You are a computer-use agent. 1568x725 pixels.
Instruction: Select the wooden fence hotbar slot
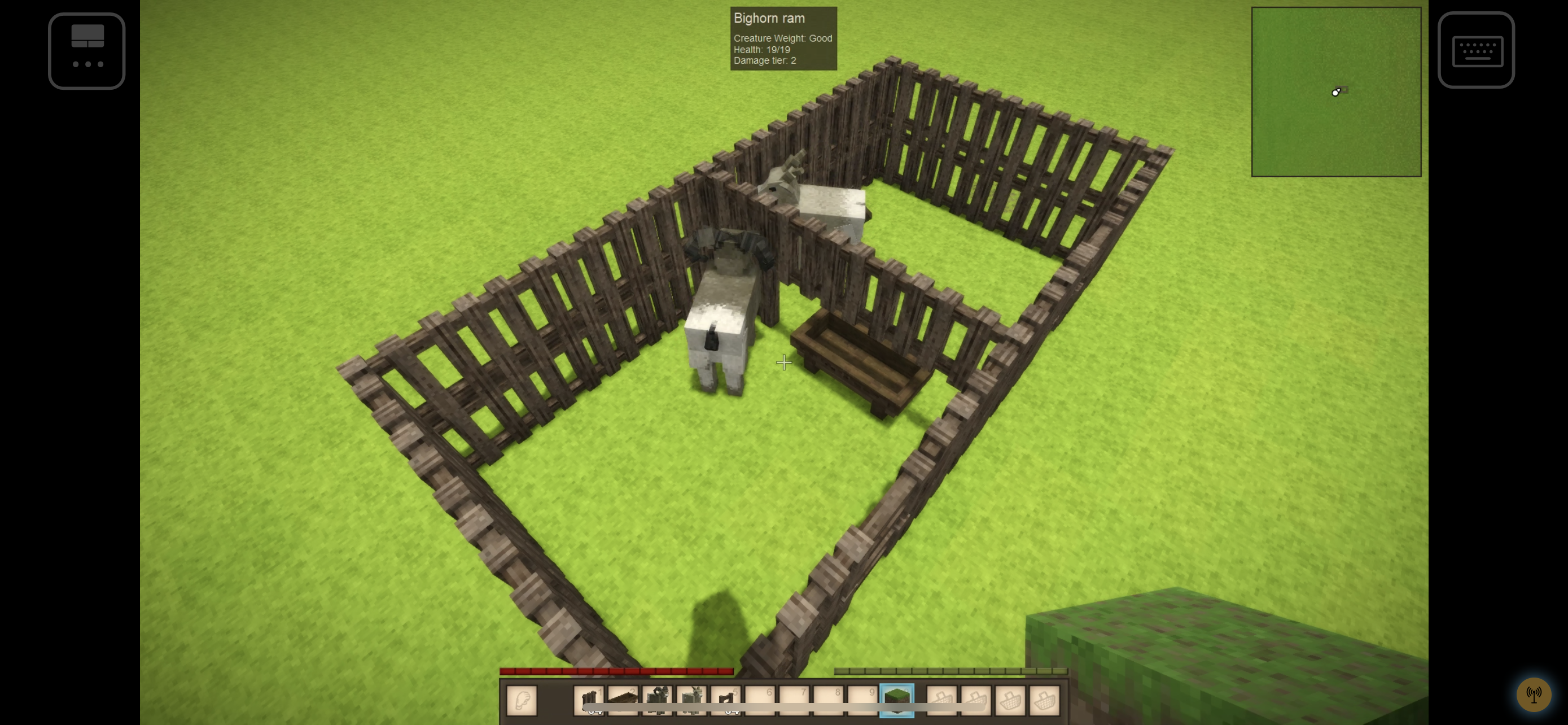(x=589, y=700)
